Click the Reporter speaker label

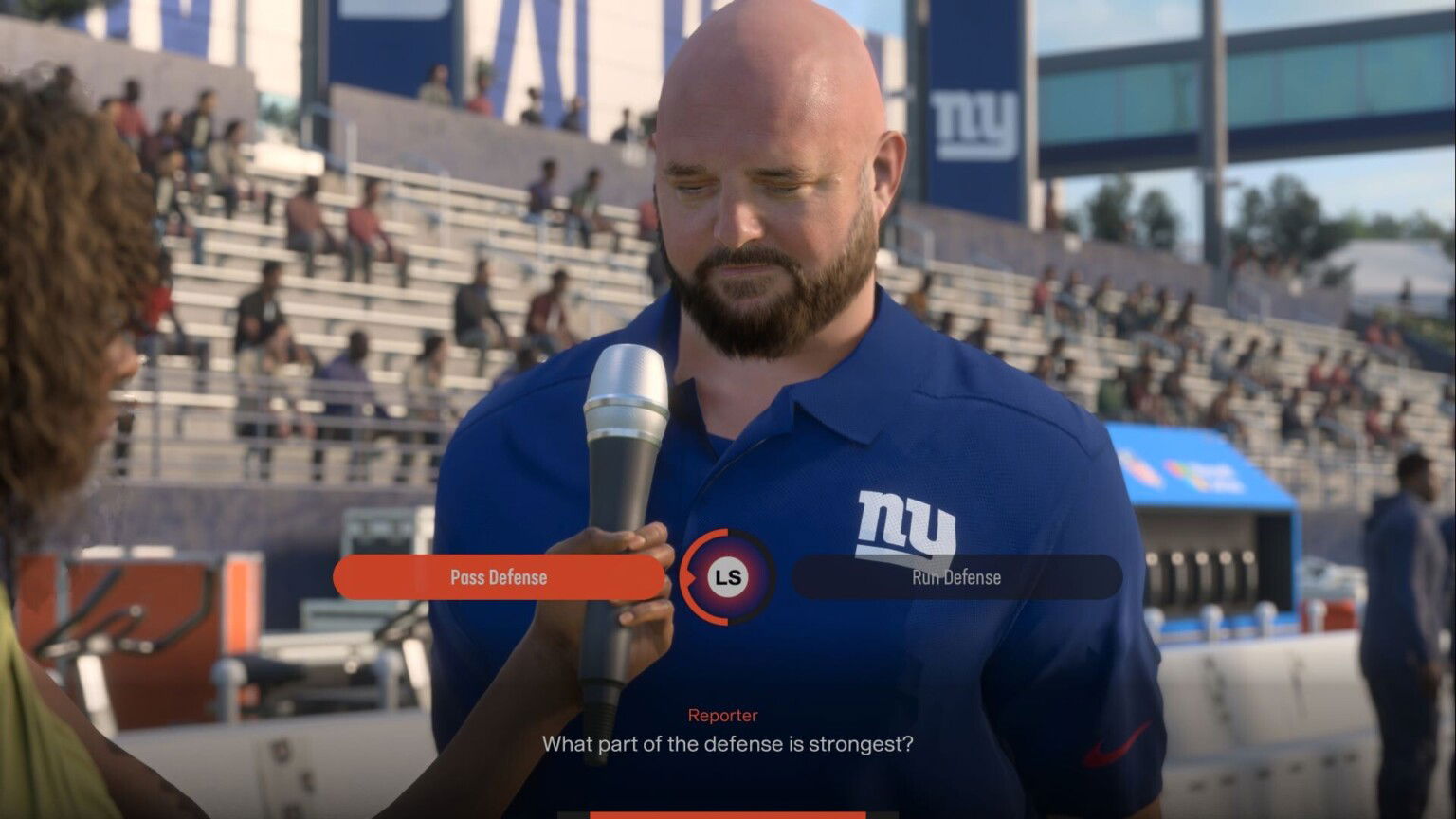(x=722, y=715)
